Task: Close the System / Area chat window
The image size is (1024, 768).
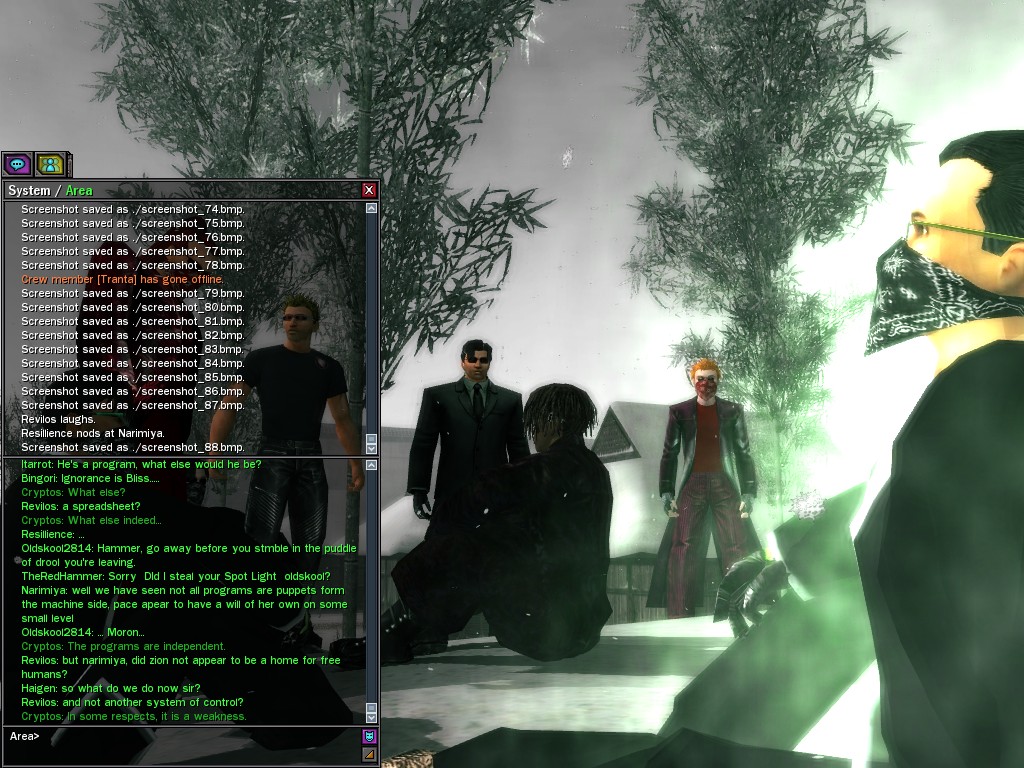Action: (369, 190)
